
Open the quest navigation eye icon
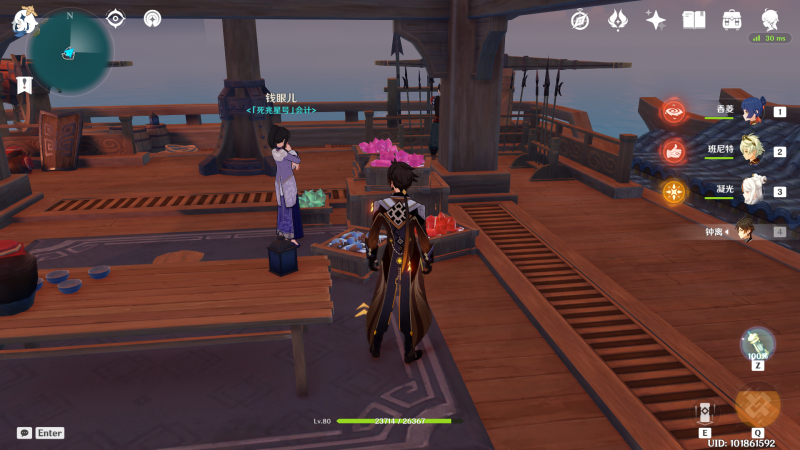116,18
